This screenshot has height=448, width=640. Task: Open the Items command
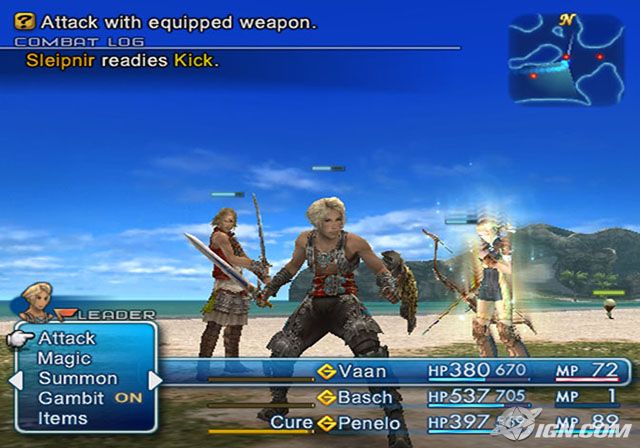(x=62, y=419)
